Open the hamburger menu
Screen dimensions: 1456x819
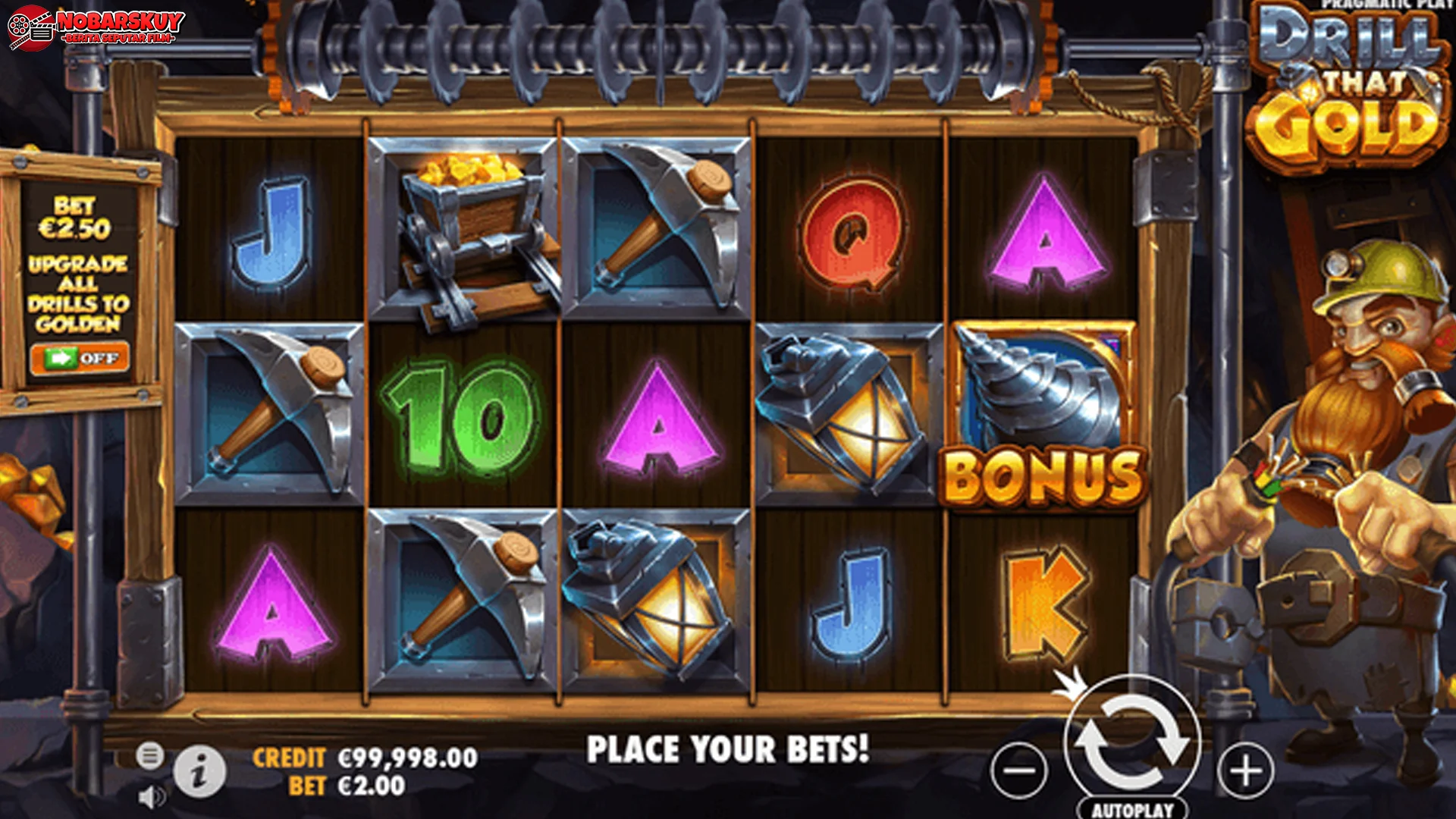(x=149, y=755)
